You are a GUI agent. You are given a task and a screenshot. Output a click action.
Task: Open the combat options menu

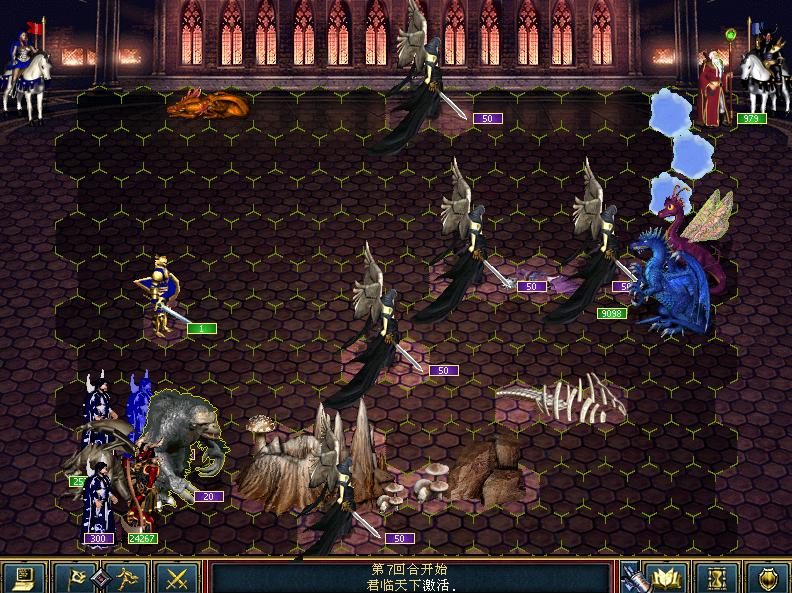pyautogui.click(x=24, y=577)
